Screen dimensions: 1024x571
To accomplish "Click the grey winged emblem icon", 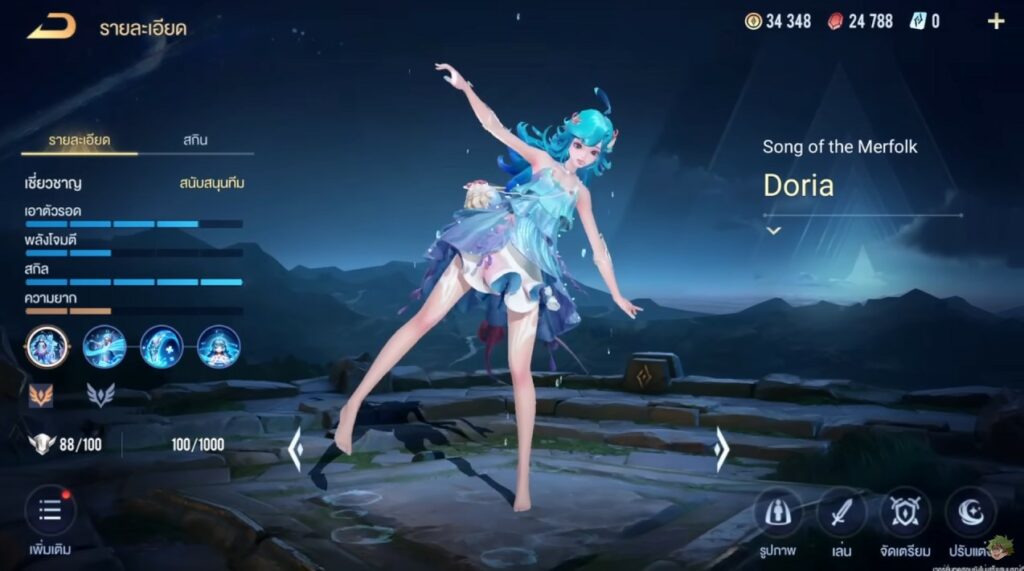I will [x=100, y=395].
